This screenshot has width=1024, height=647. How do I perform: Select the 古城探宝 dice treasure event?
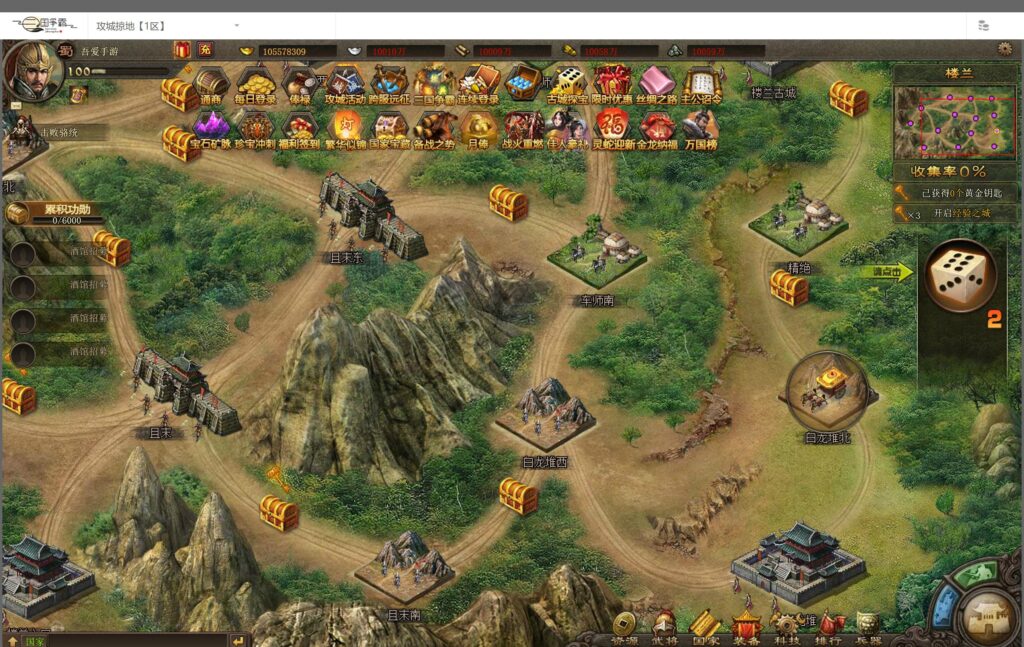pos(568,84)
